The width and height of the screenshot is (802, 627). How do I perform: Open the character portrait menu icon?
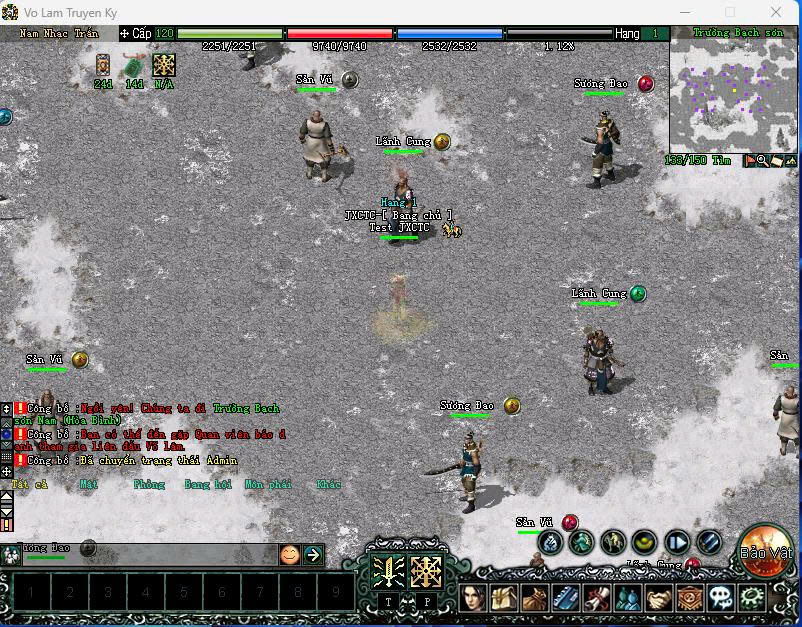pyautogui.click(x=471, y=598)
